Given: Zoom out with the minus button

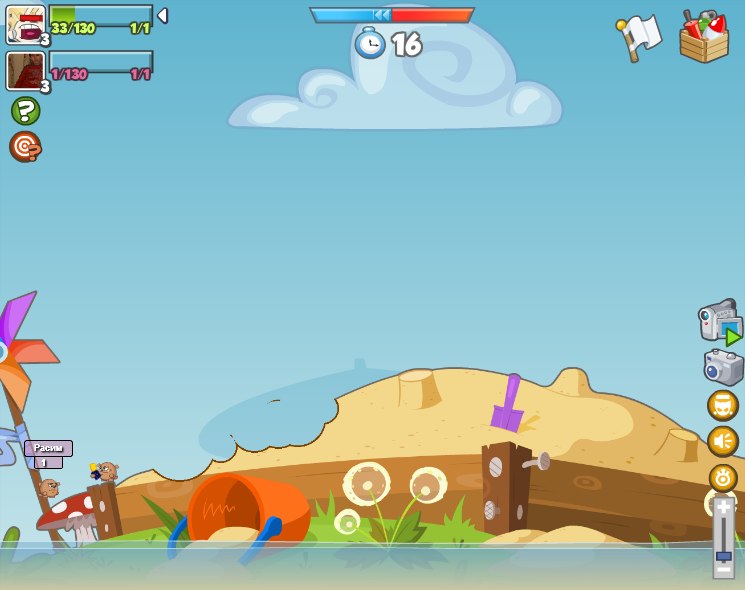Looking at the screenshot, I should [723, 569].
